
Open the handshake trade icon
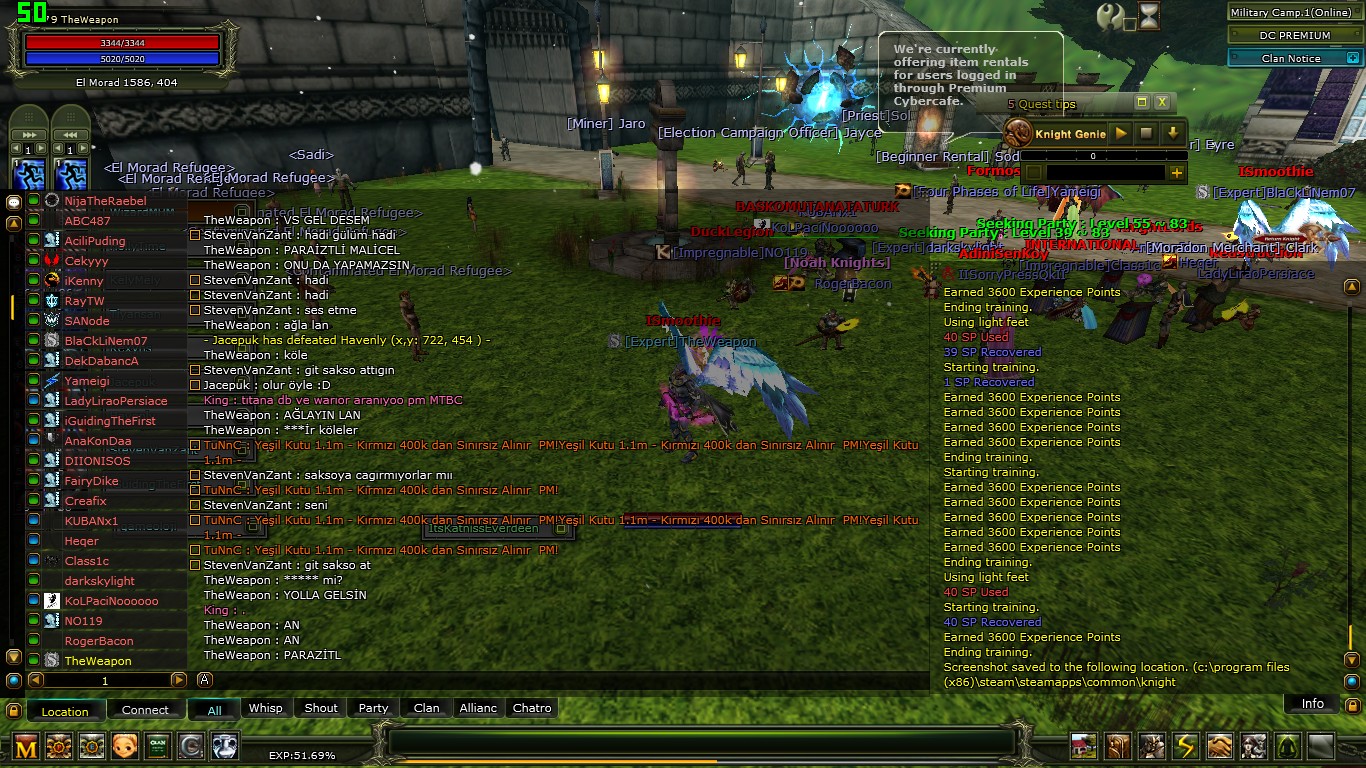coord(1220,746)
